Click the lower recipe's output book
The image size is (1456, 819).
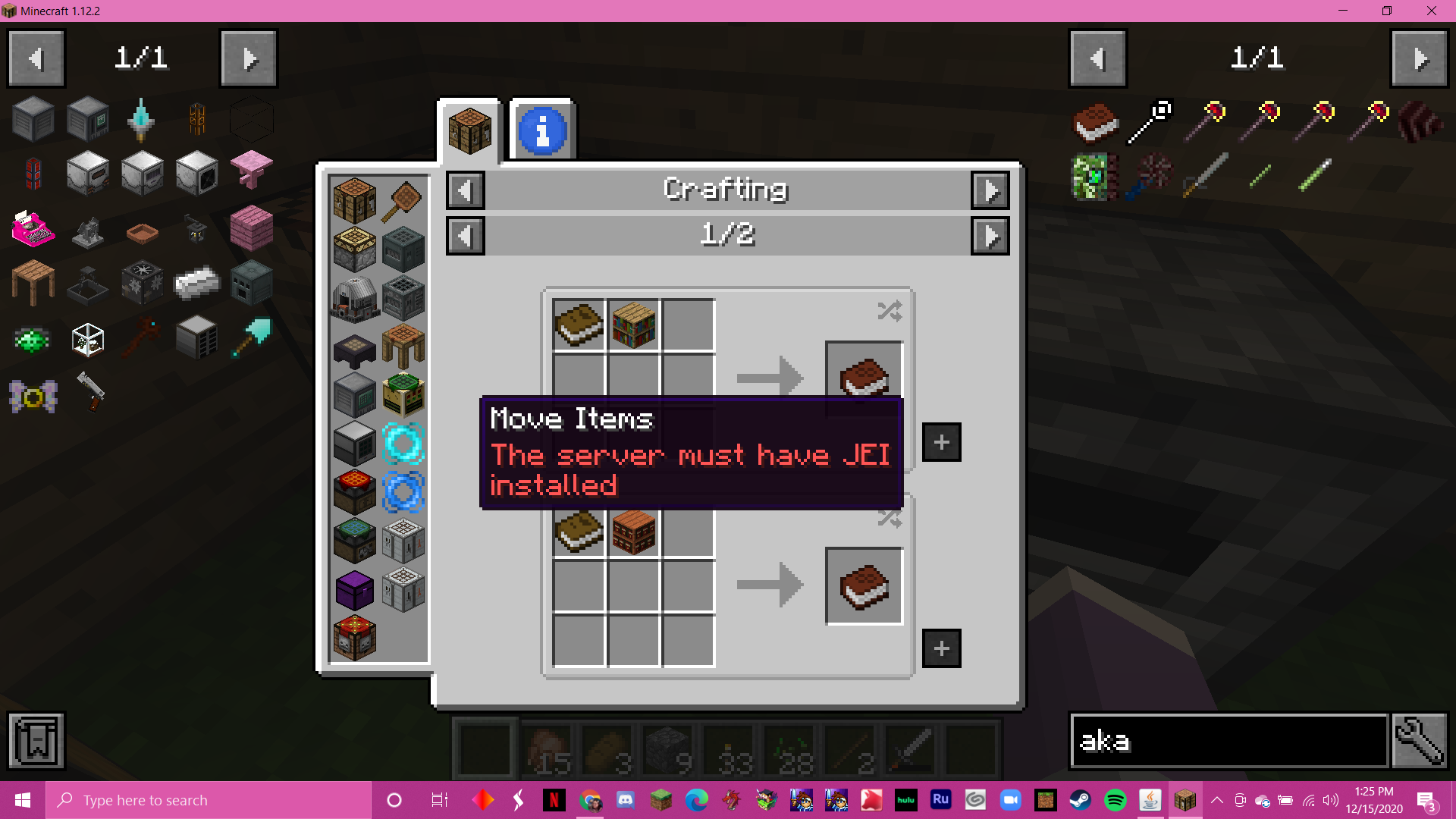[x=864, y=586]
